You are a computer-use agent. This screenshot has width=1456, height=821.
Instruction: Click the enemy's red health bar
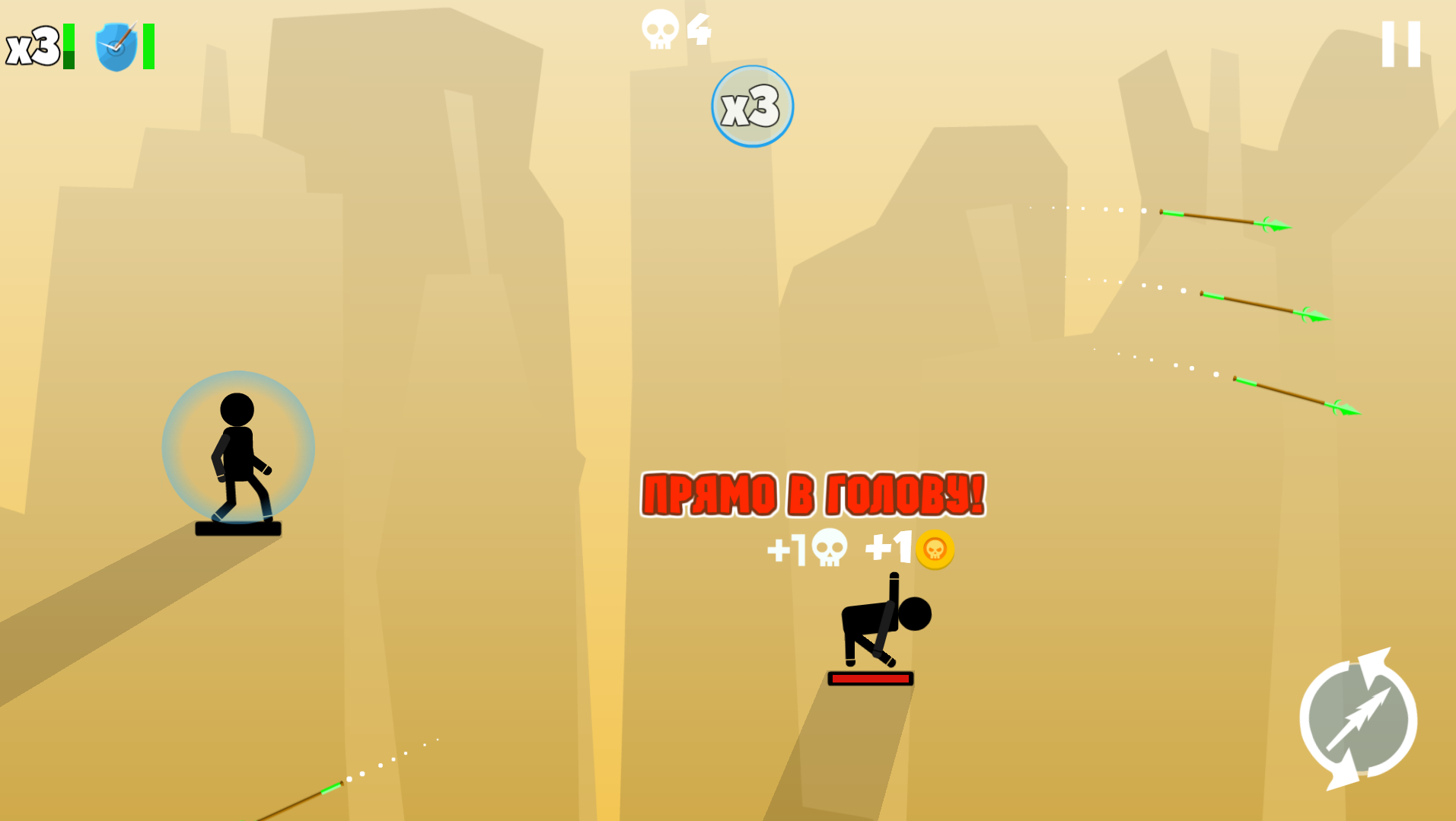[x=870, y=677]
